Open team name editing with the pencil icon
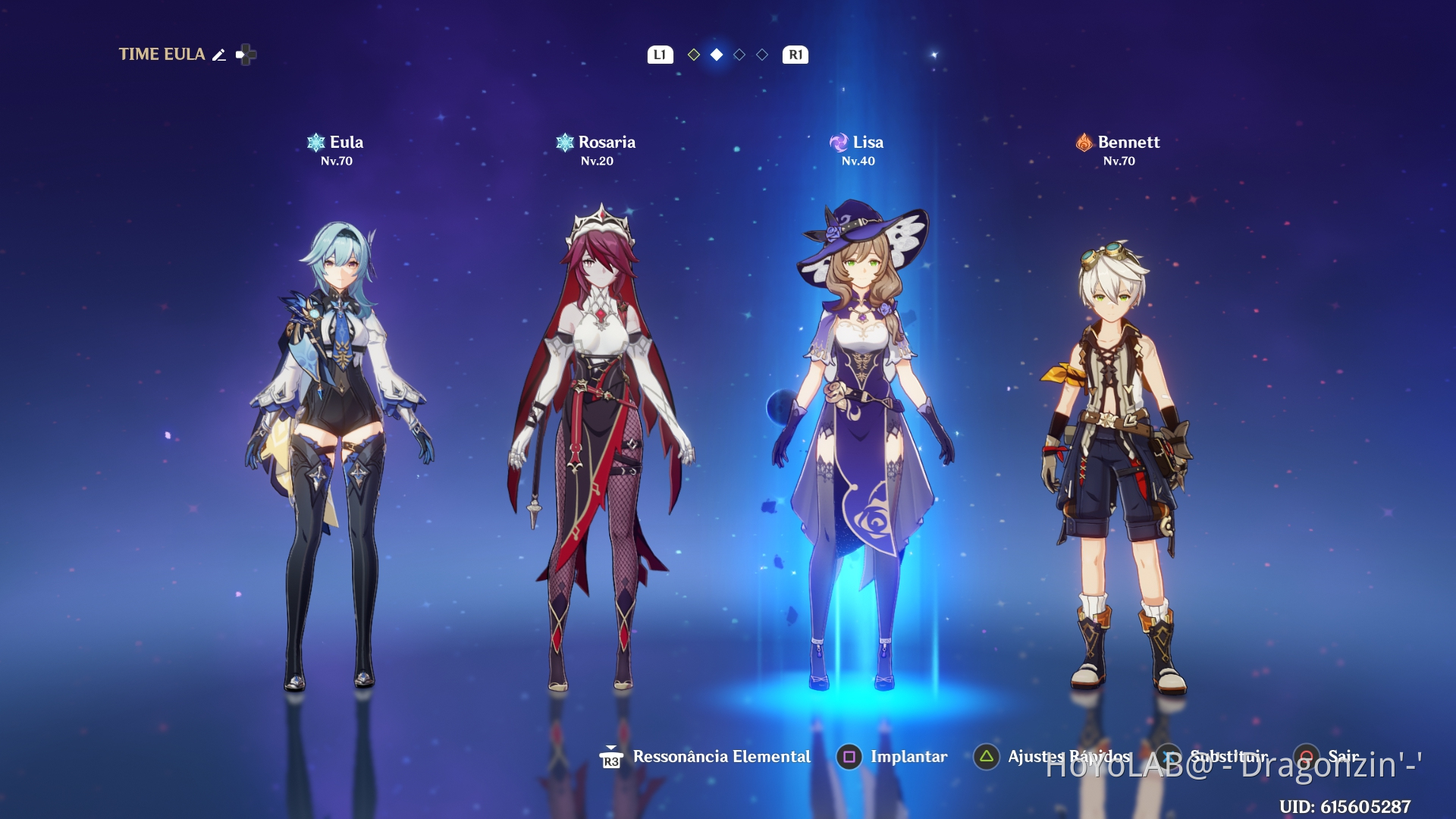The height and width of the screenshot is (819, 1456). (219, 54)
